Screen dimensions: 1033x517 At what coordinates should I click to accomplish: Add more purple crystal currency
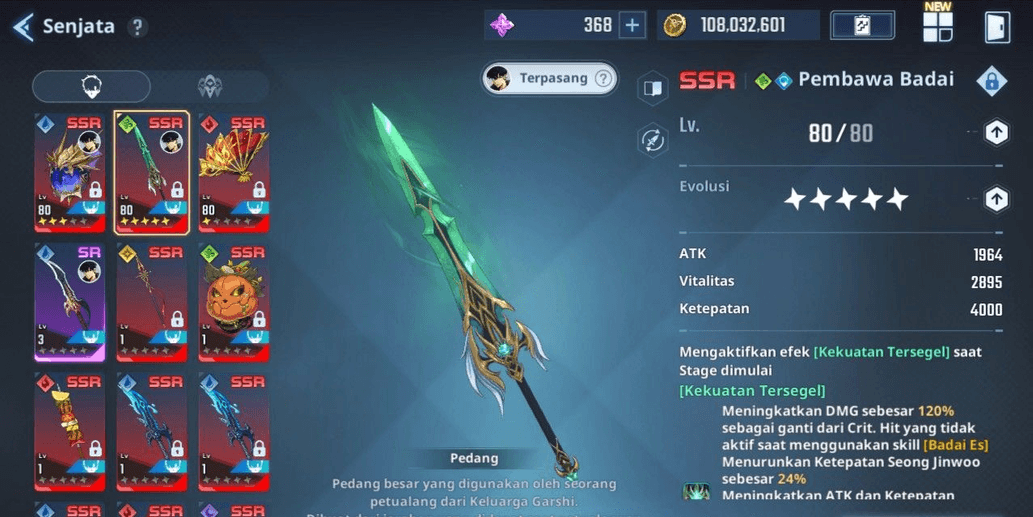point(632,26)
